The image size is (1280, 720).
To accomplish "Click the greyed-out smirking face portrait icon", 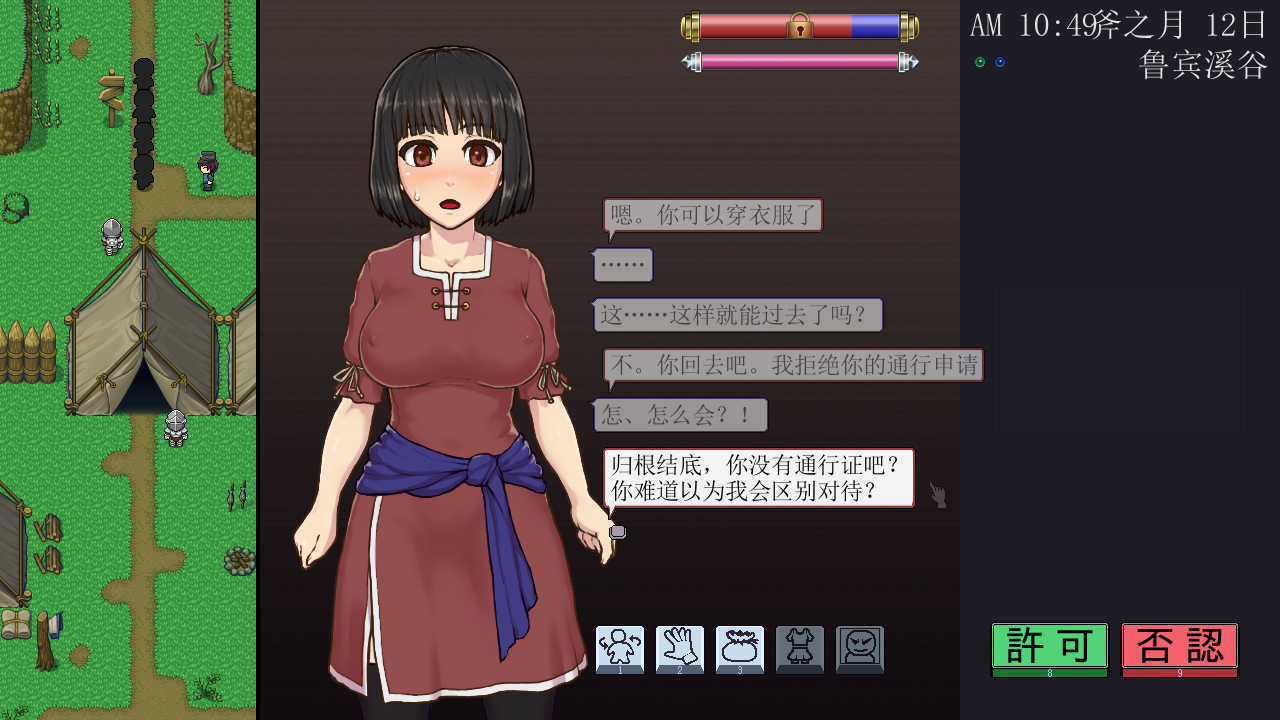I will pyautogui.click(x=860, y=649).
